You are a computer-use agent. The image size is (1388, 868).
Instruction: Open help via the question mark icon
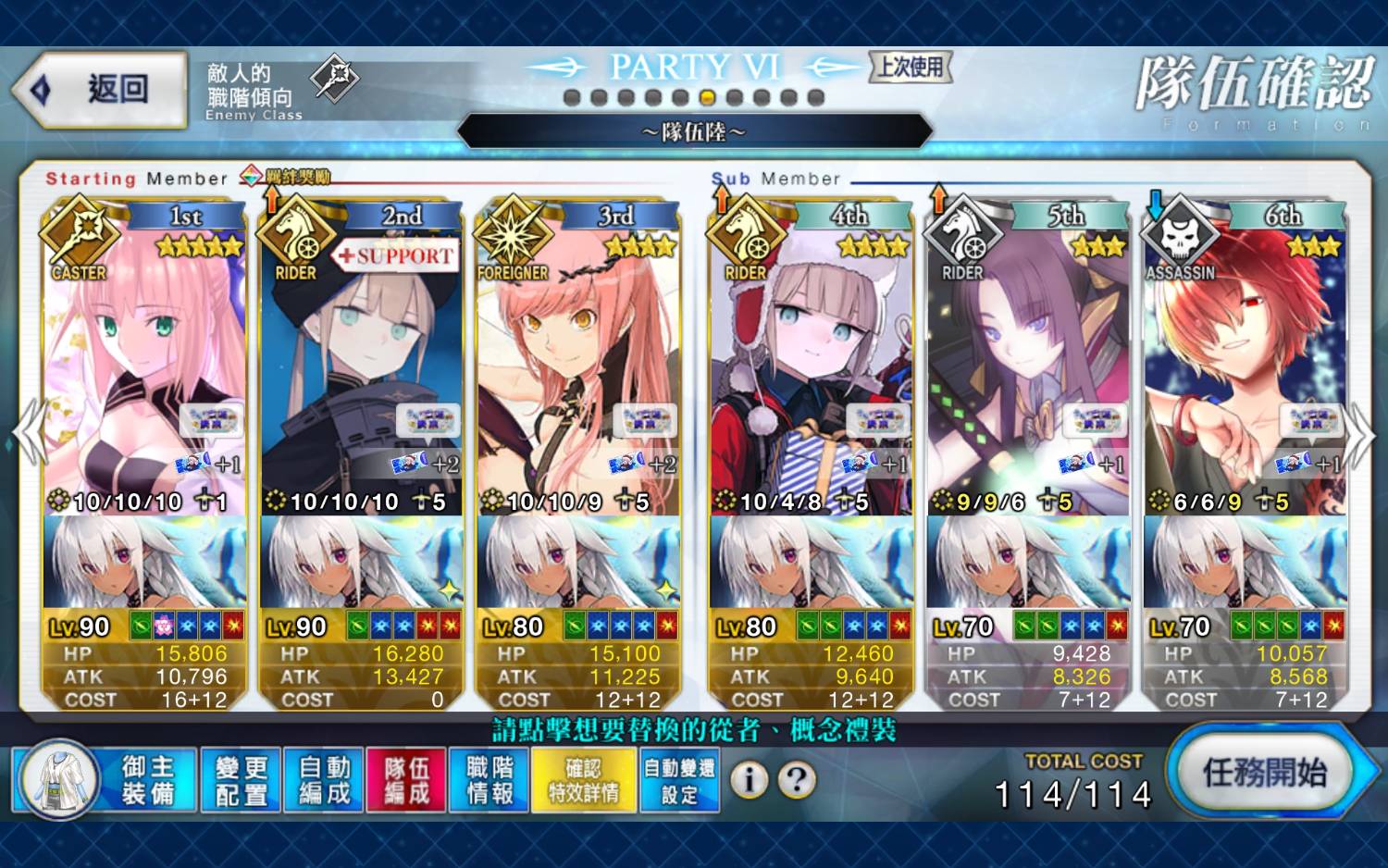point(797,780)
